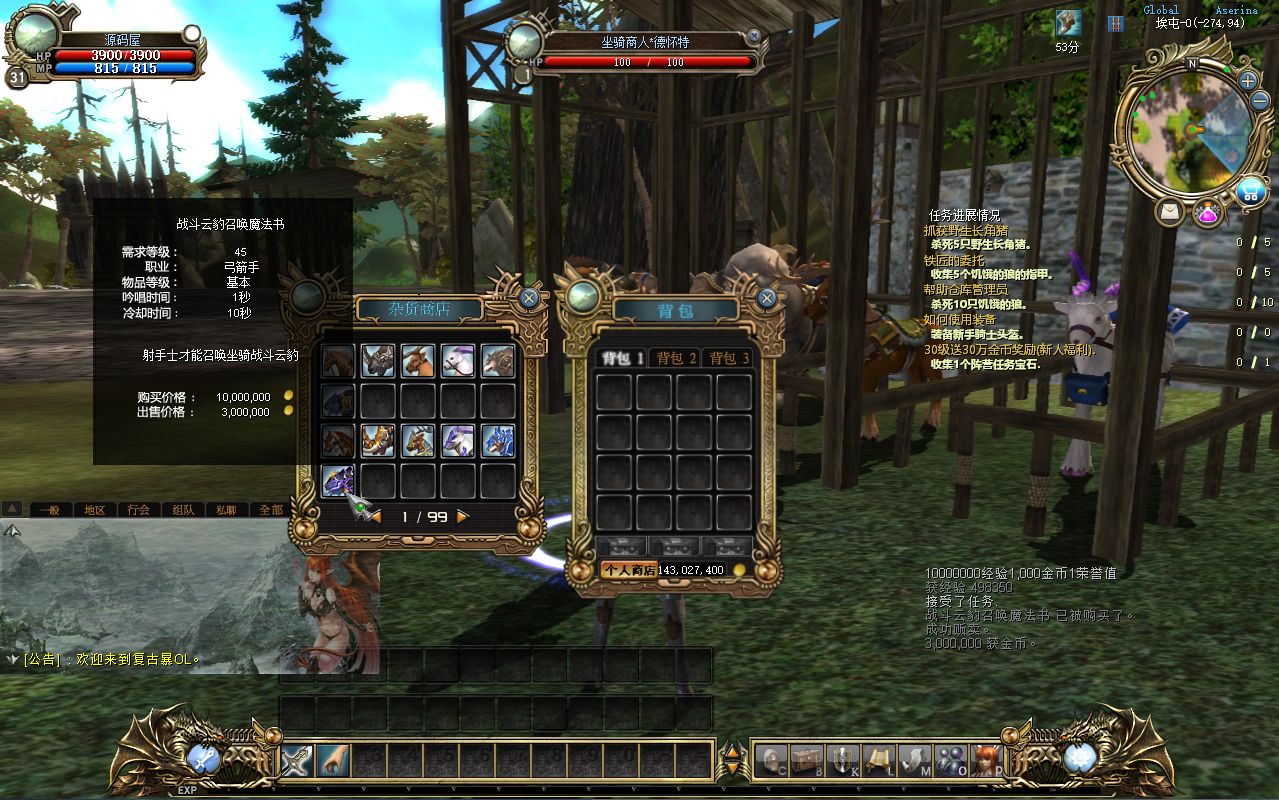The image size is (1279, 800).
Task: Switch to the 行会 chat tab
Action: pyautogui.click(x=138, y=509)
